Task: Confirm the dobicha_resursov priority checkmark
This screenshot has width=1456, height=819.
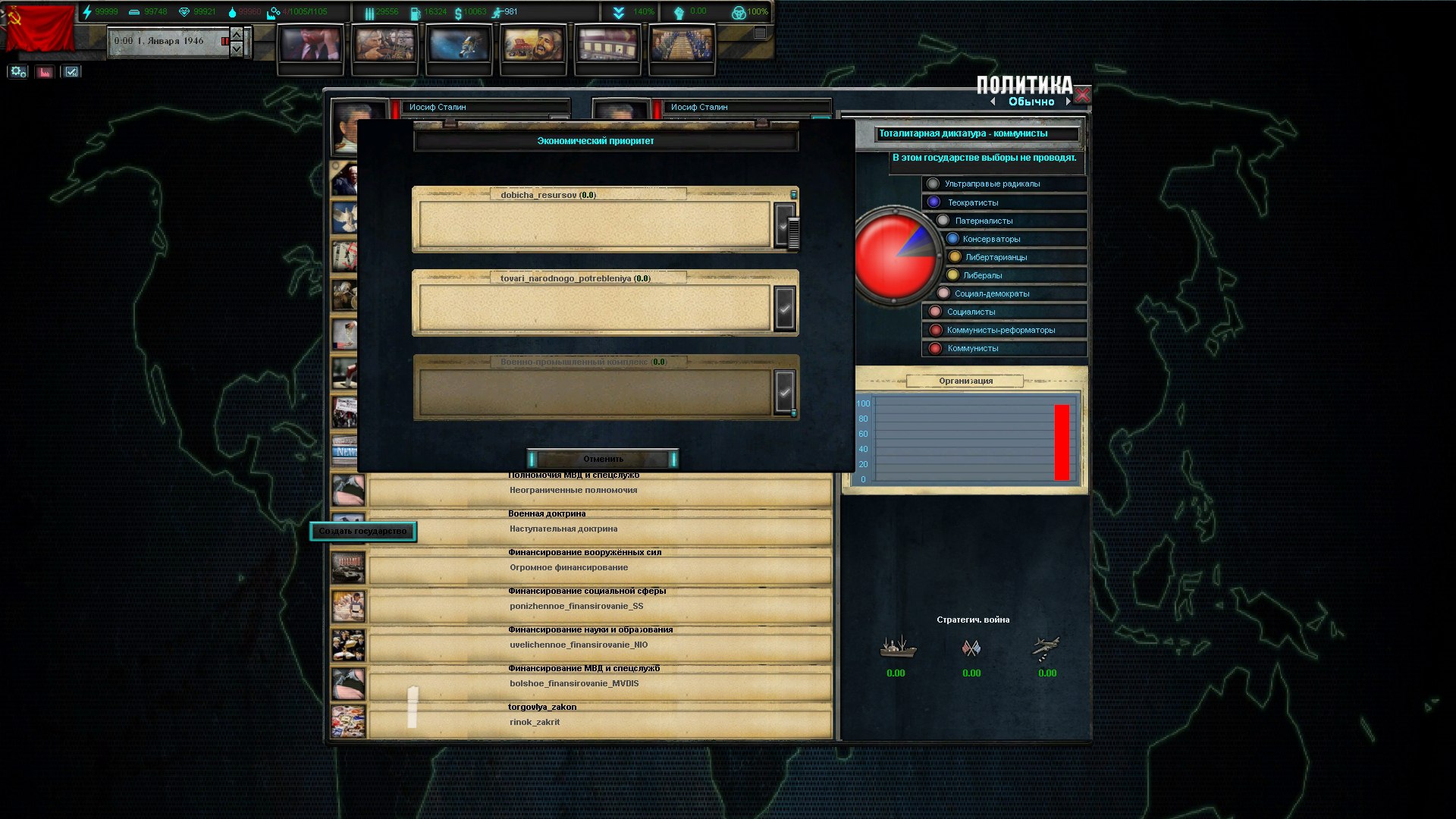Action: point(784,225)
